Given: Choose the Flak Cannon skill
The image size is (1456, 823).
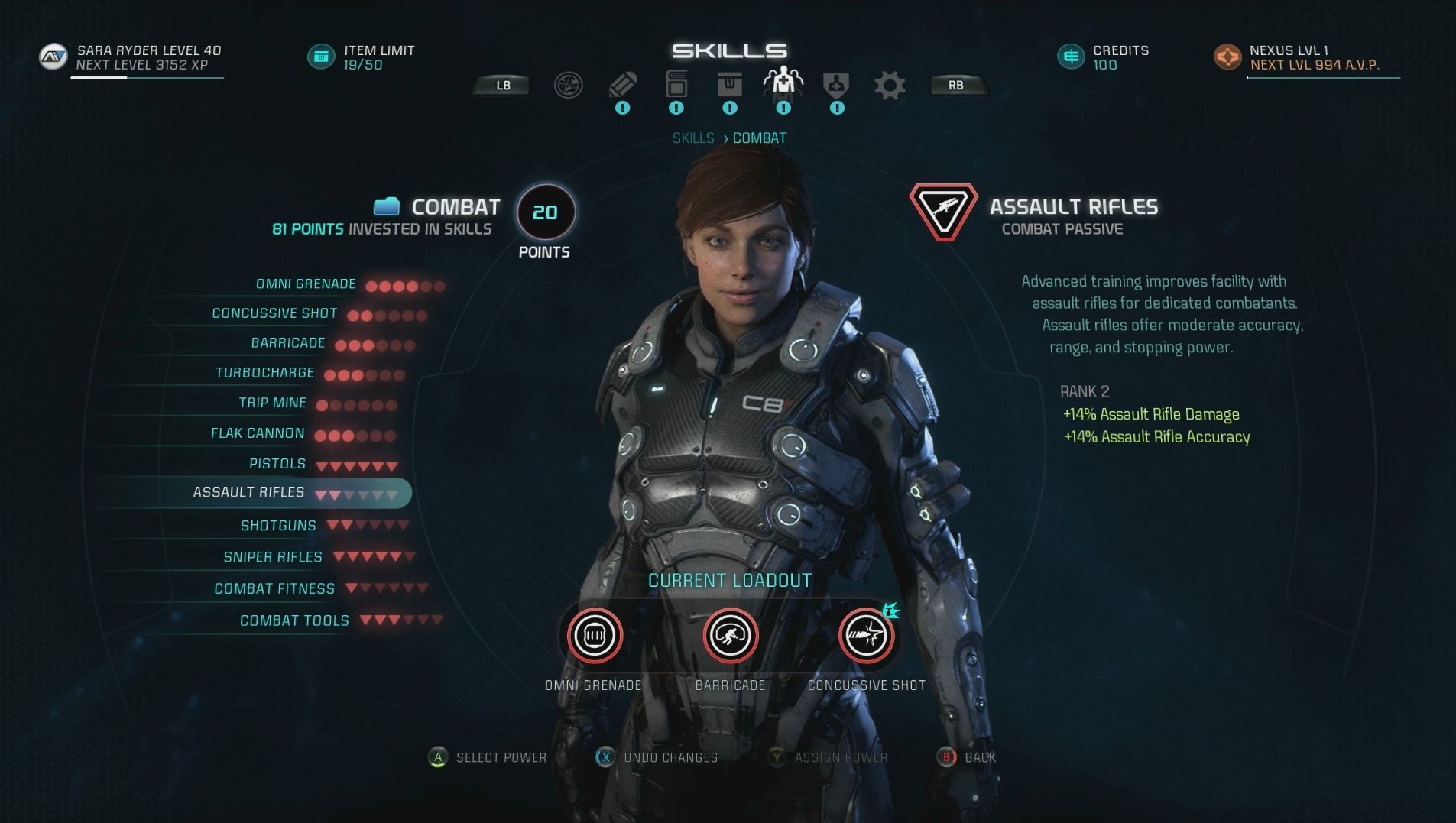Looking at the screenshot, I should click(258, 433).
